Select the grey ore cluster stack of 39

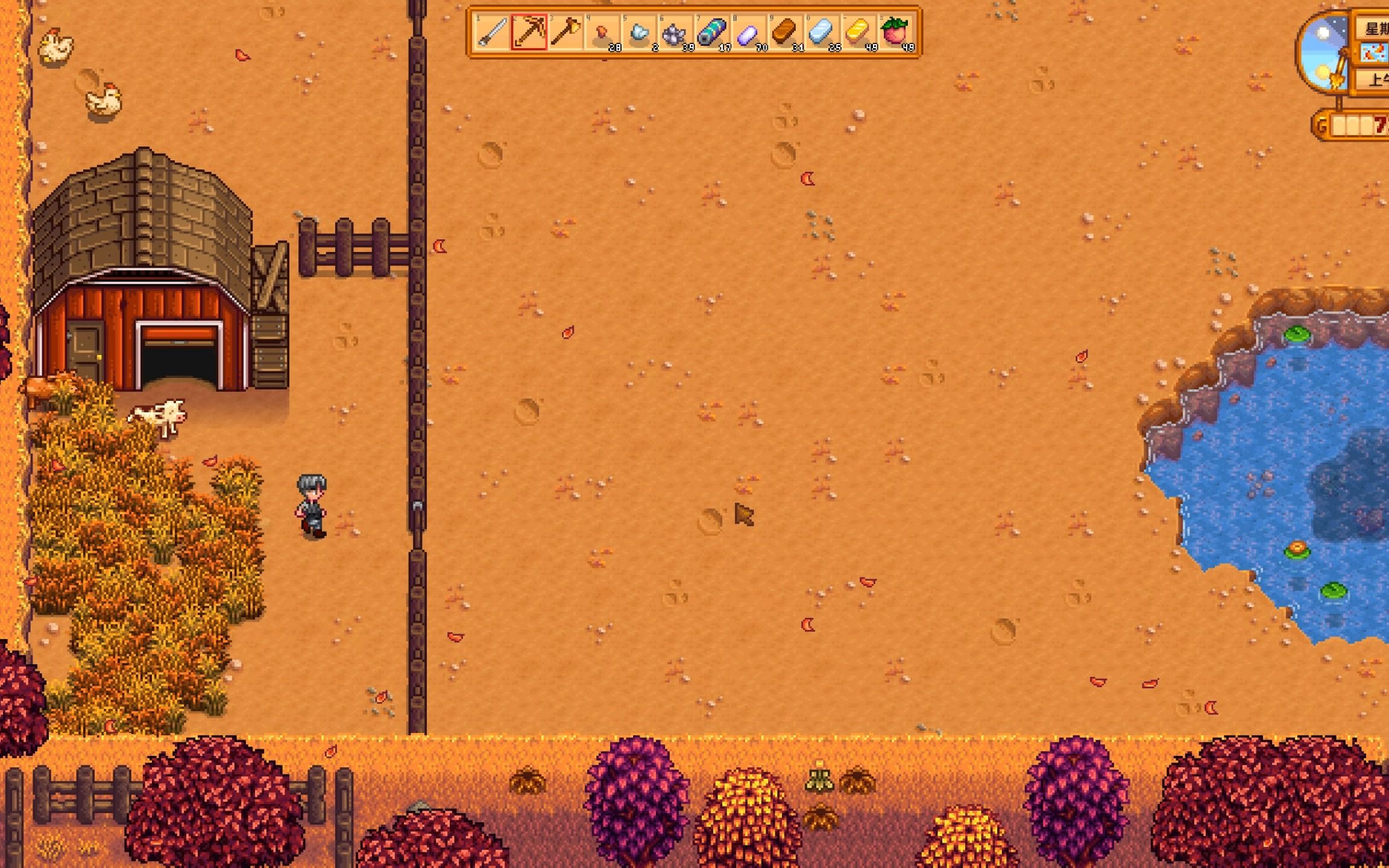point(675,32)
